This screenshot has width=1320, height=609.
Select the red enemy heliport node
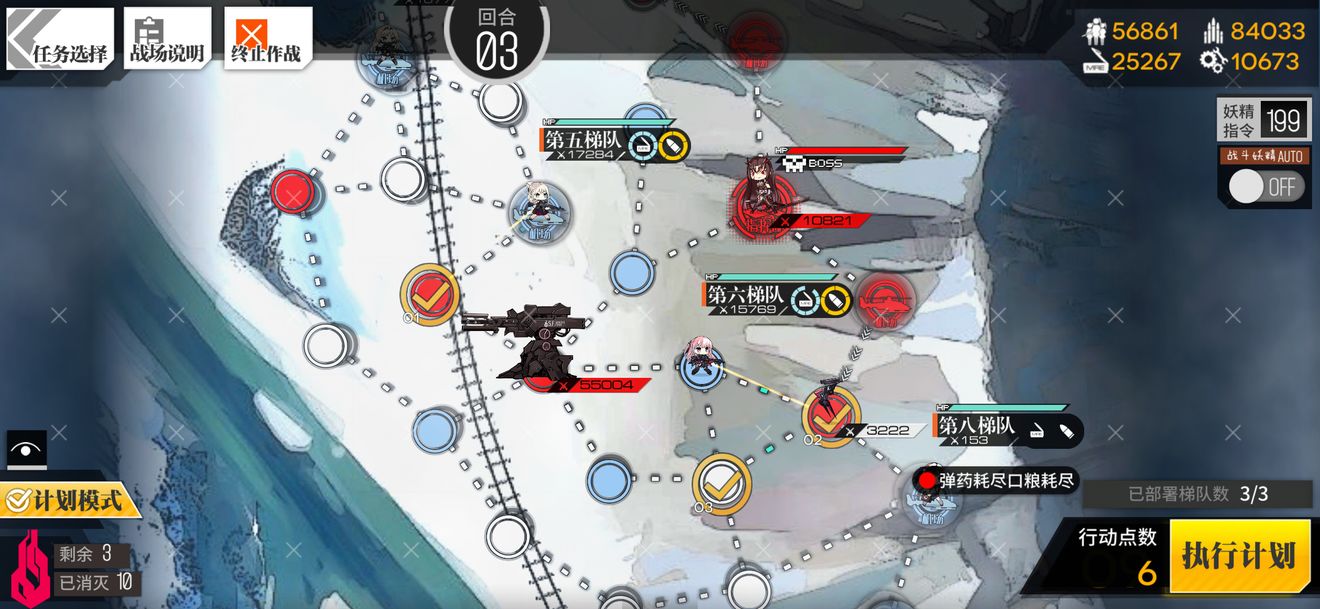click(885, 297)
